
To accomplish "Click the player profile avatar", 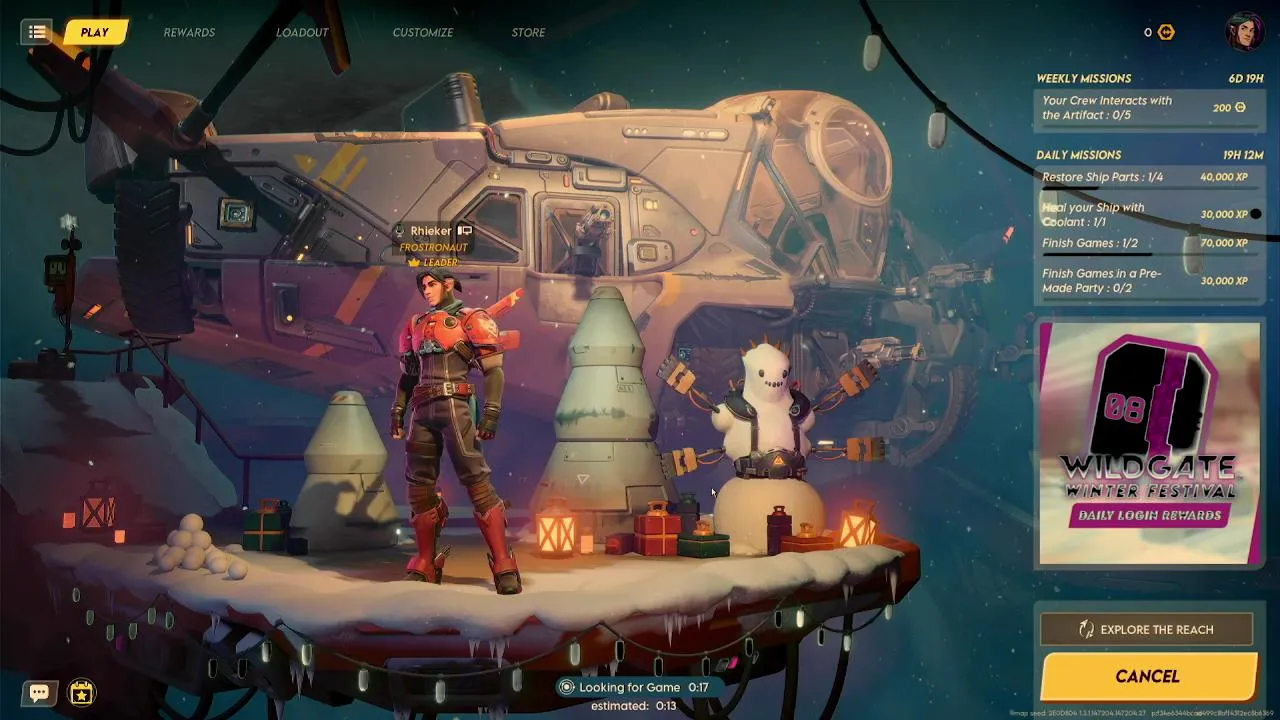I will click(x=1245, y=32).
